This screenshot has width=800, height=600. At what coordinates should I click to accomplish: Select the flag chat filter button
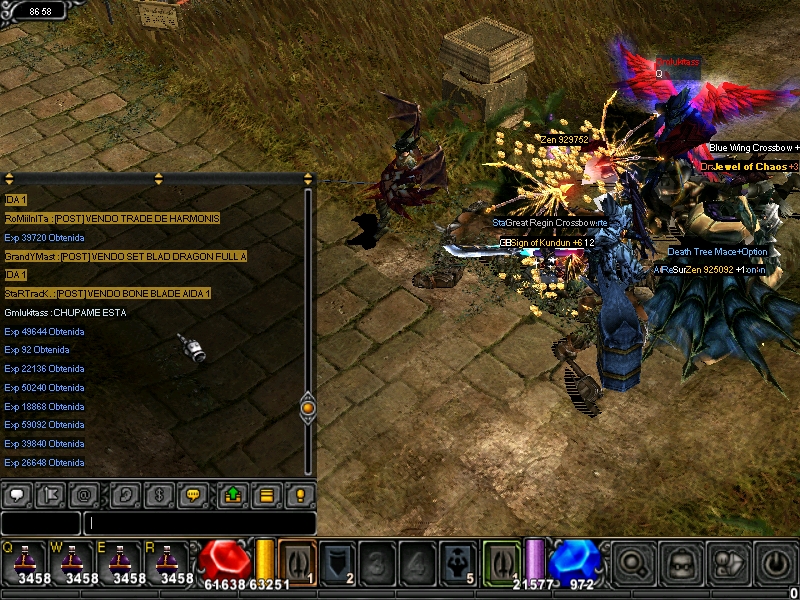[50, 494]
